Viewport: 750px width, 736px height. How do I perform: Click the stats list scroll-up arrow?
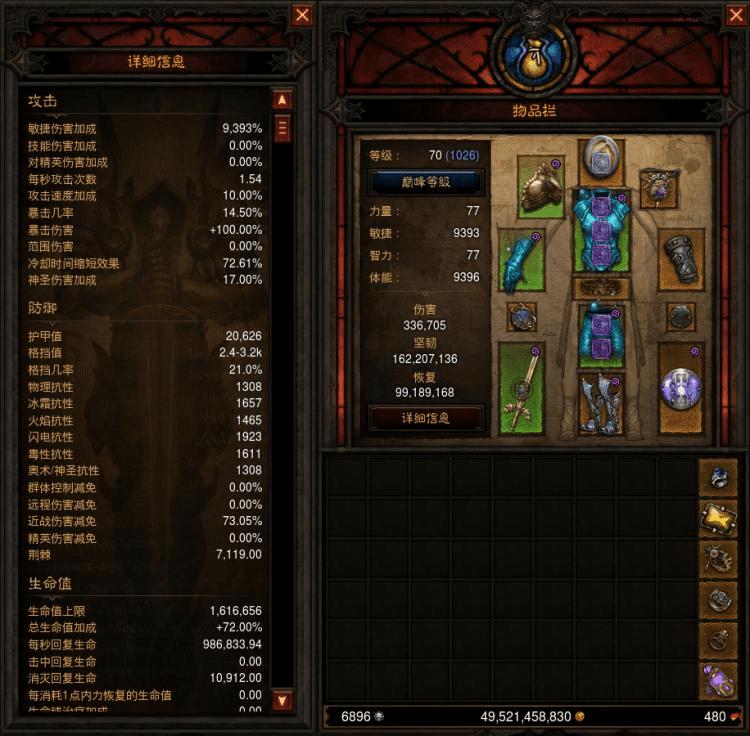(x=282, y=100)
